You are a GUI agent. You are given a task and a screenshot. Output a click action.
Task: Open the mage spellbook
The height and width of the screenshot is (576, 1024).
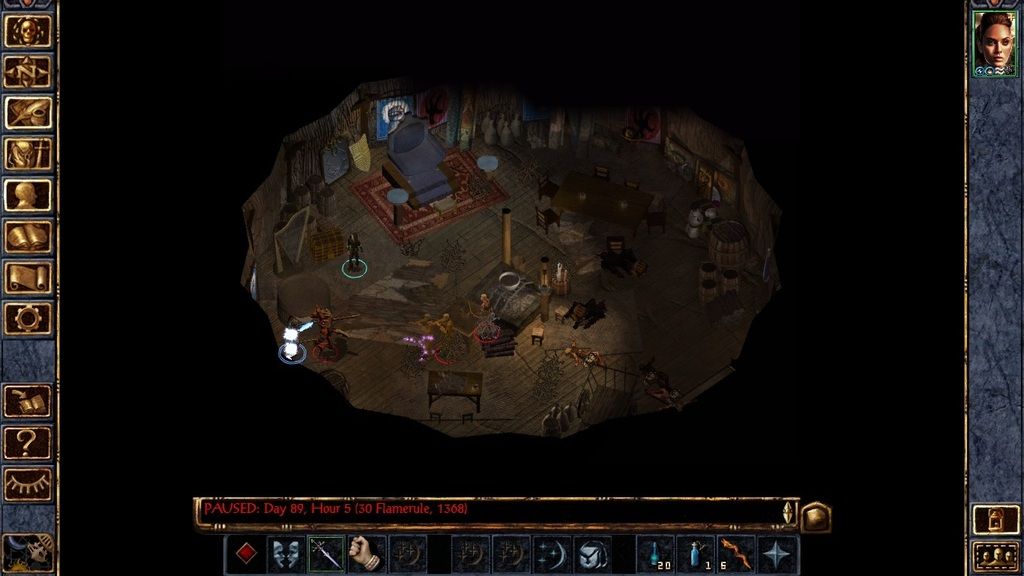[x=27, y=236]
